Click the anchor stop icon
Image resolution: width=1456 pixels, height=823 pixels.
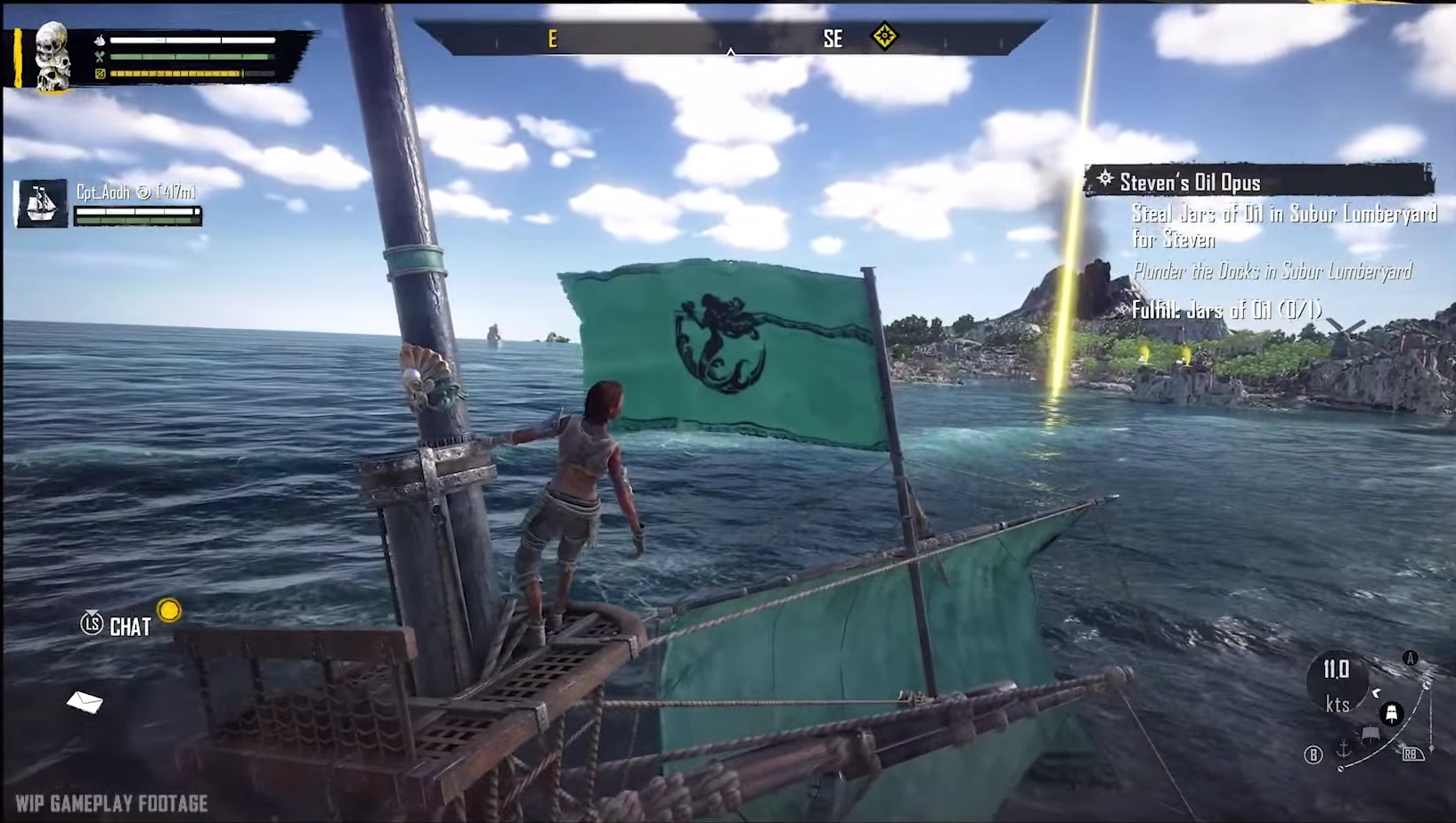1343,750
